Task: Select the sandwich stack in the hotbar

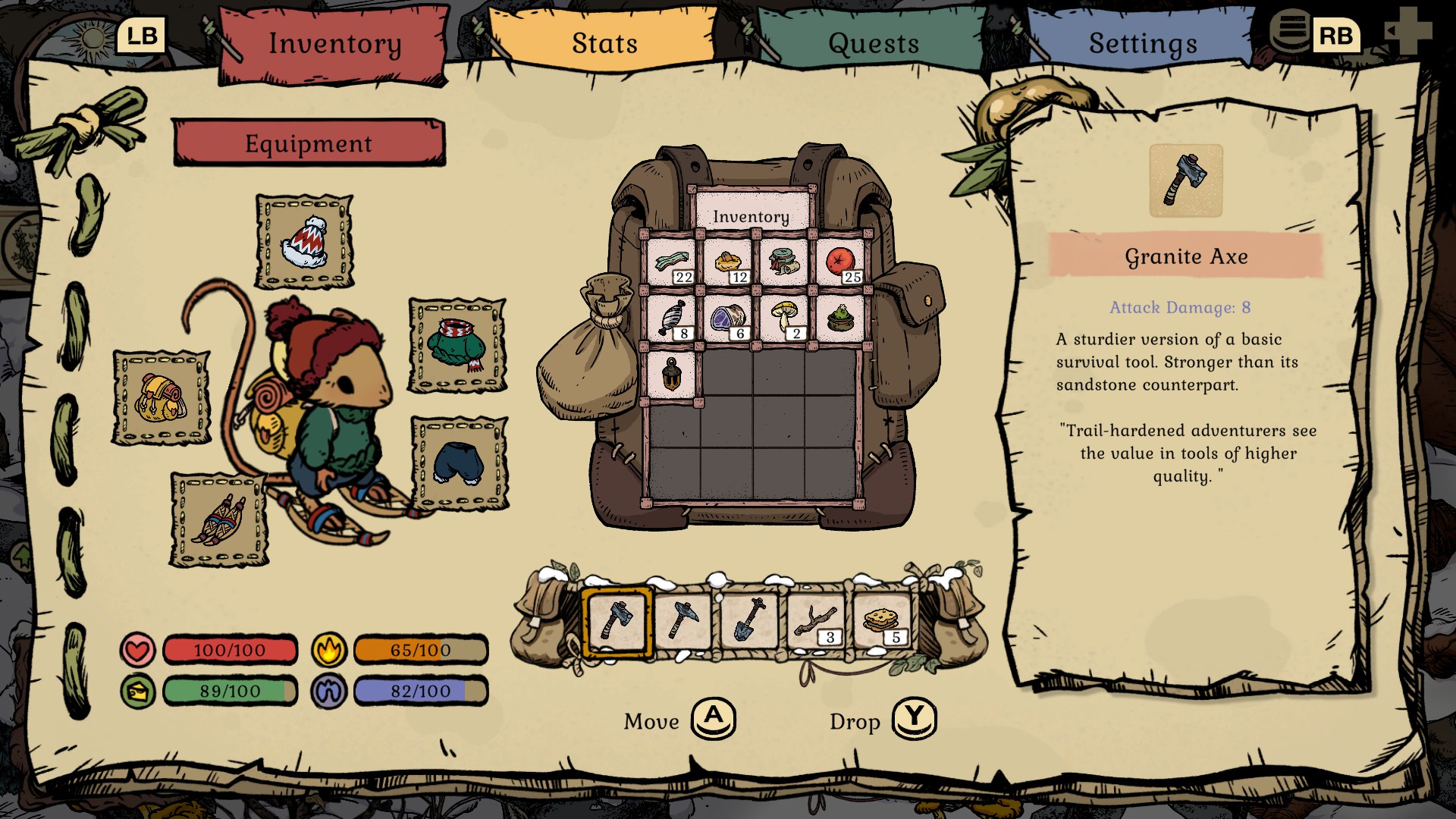Action: [882, 621]
